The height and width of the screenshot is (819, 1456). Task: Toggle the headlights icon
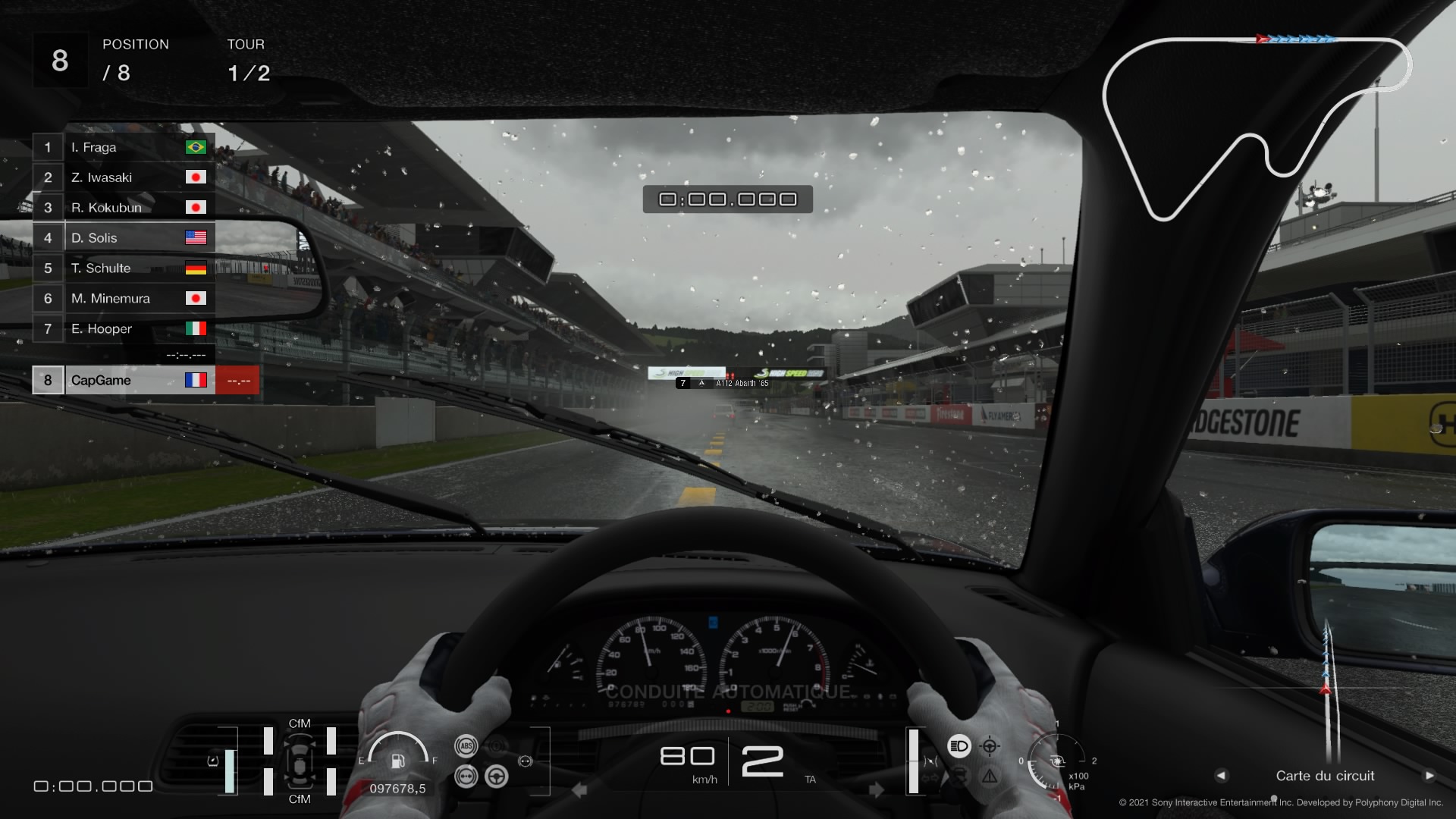click(x=959, y=746)
